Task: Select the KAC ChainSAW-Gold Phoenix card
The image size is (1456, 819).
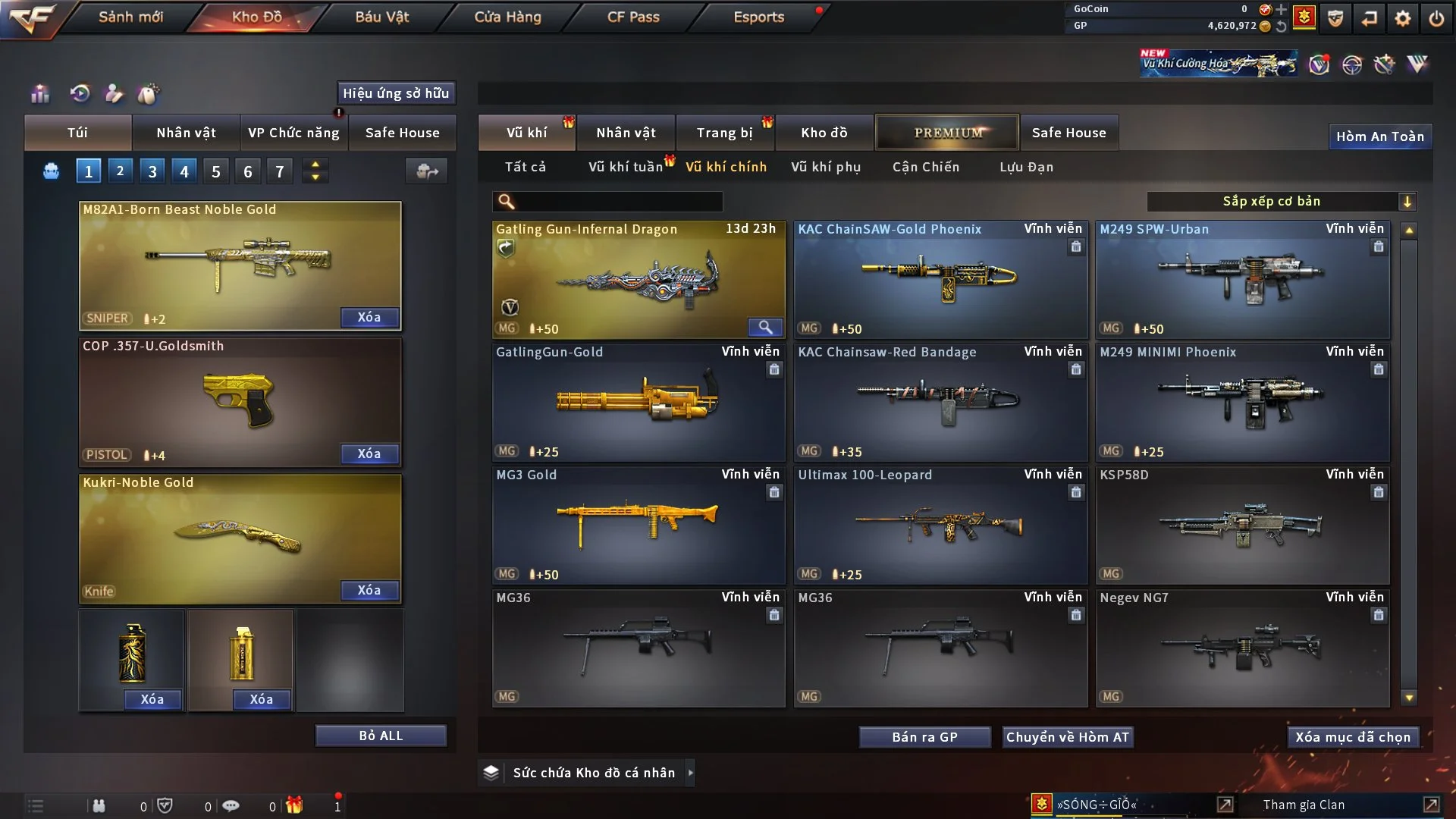Action: click(940, 279)
